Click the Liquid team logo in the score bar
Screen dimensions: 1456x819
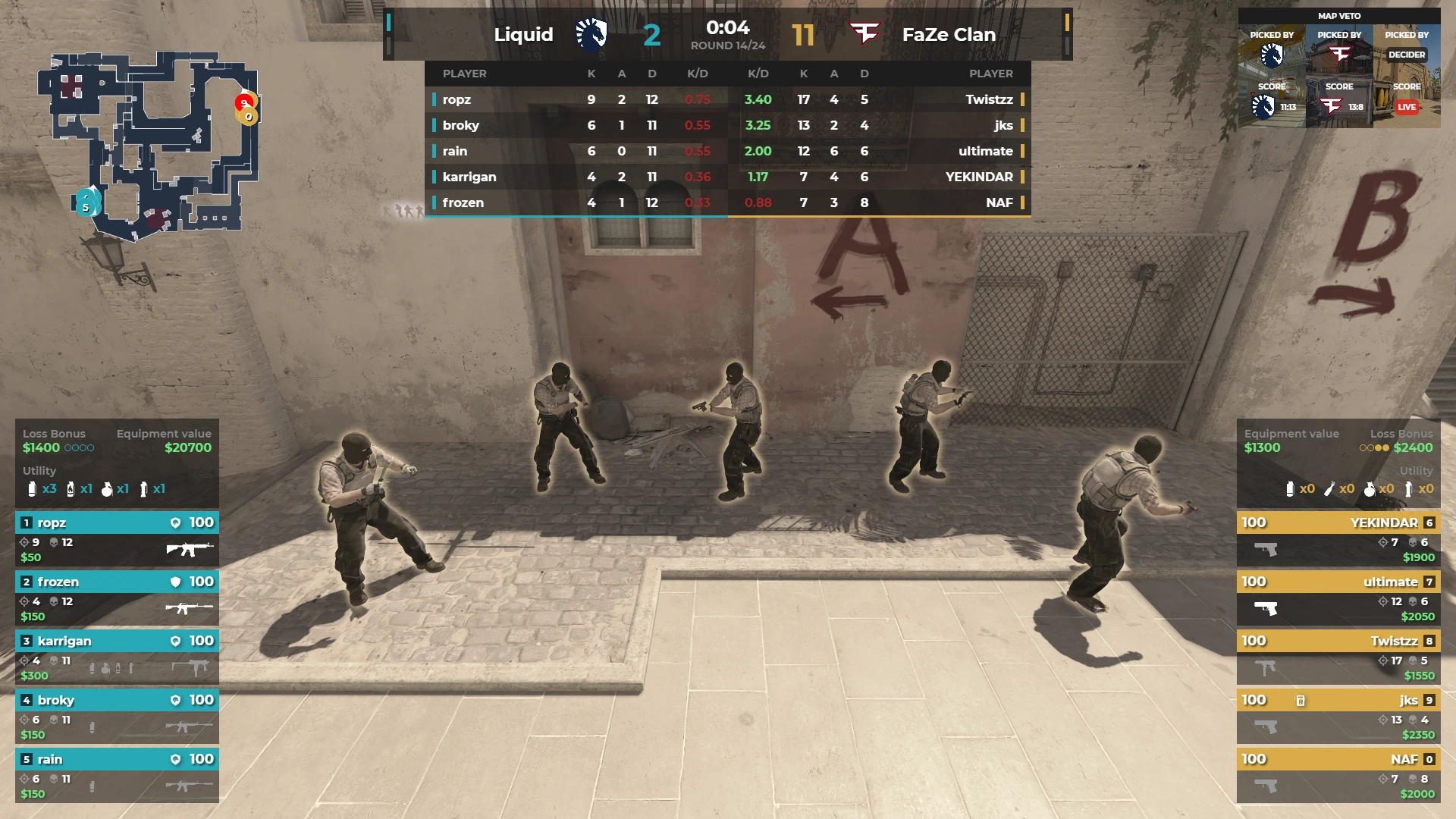pos(591,34)
